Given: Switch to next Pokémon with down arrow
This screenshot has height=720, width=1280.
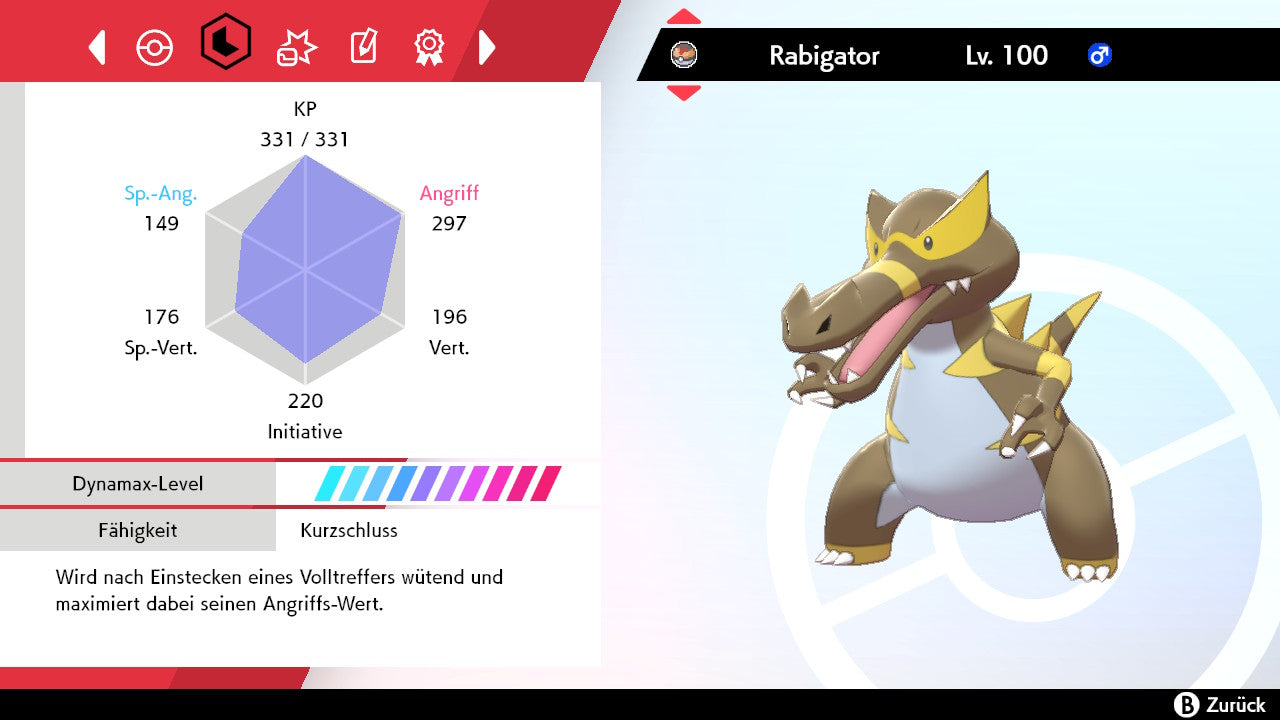Looking at the screenshot, I should 684,93.
